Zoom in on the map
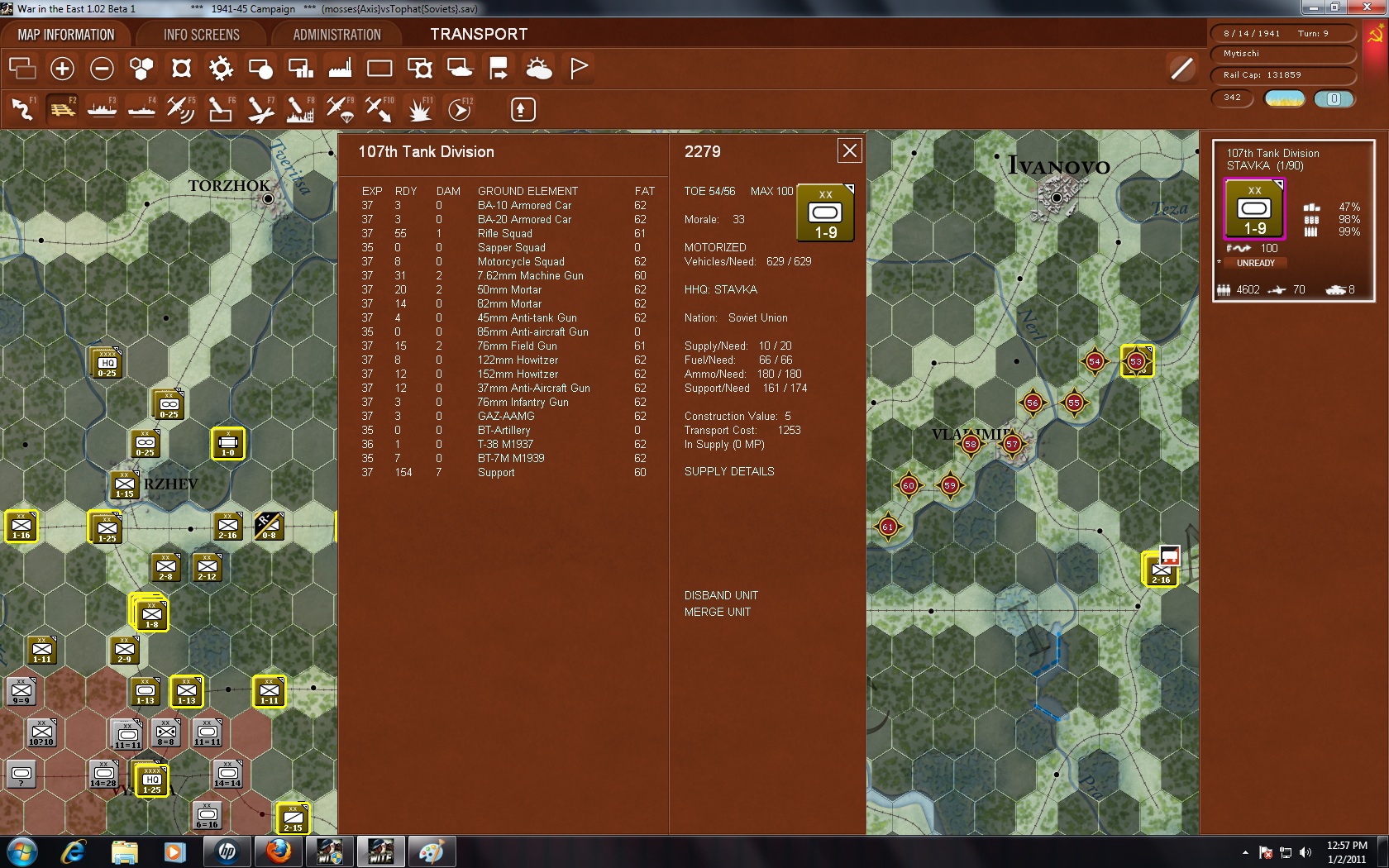The width and height of the screenshot is (1389, 868). point(62,68)
